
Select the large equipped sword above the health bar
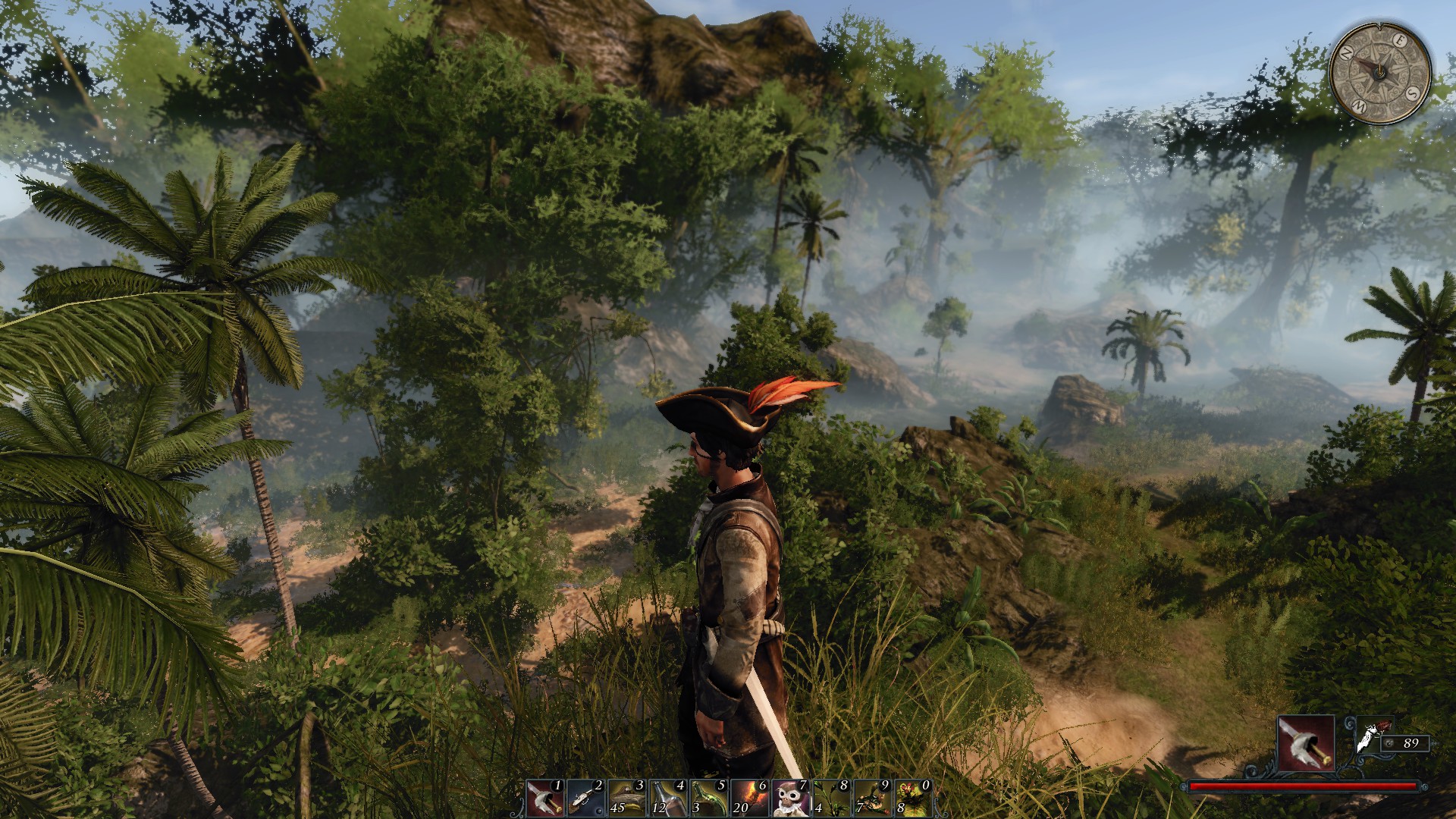[x=1306, y=743]
